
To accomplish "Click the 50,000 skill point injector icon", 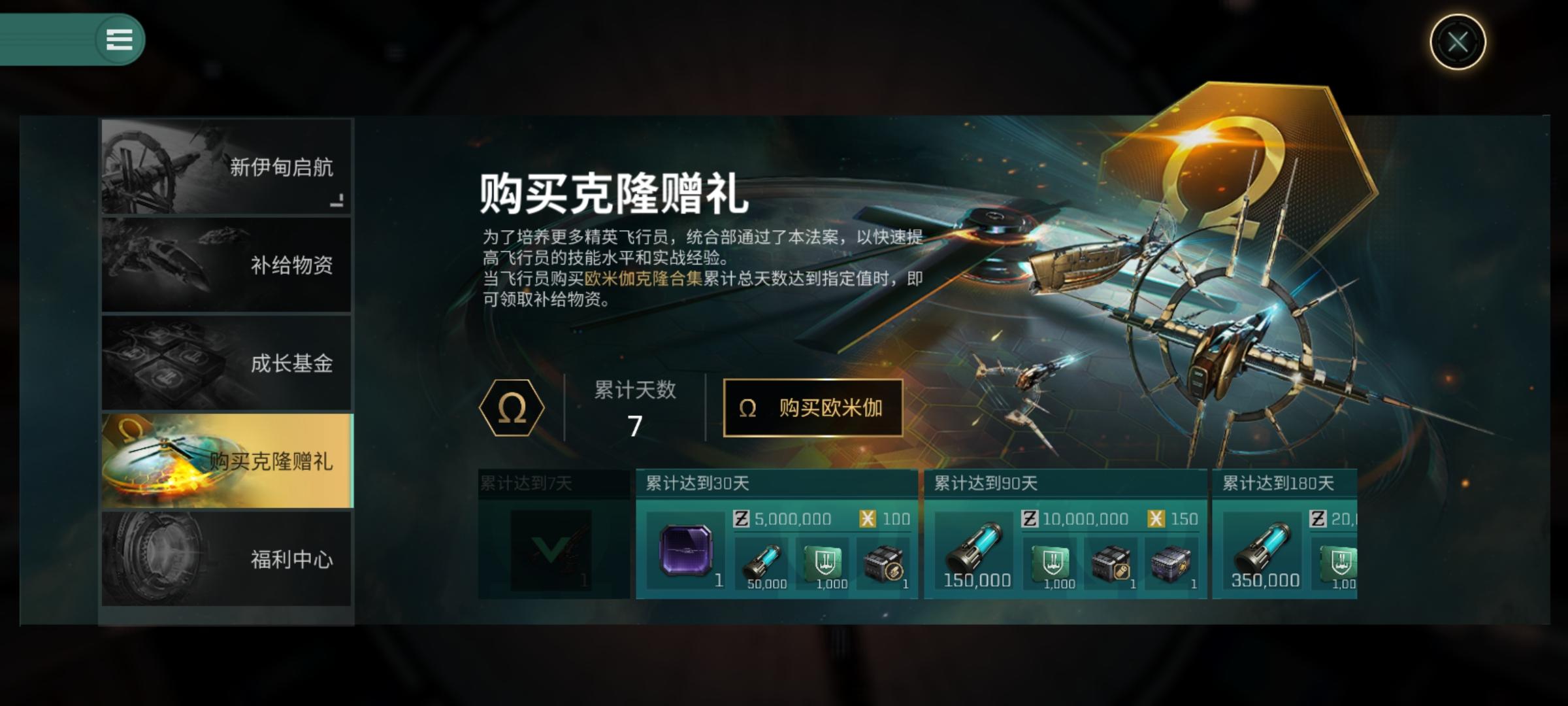I will 763,559.
